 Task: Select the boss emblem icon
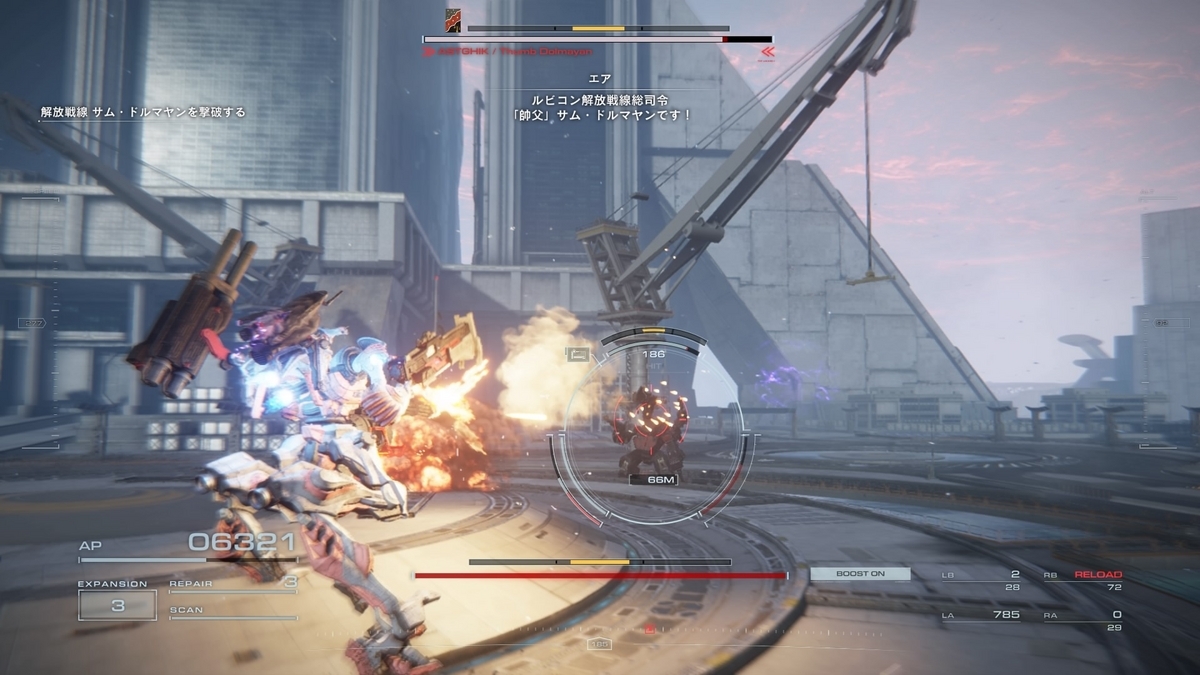453,18
